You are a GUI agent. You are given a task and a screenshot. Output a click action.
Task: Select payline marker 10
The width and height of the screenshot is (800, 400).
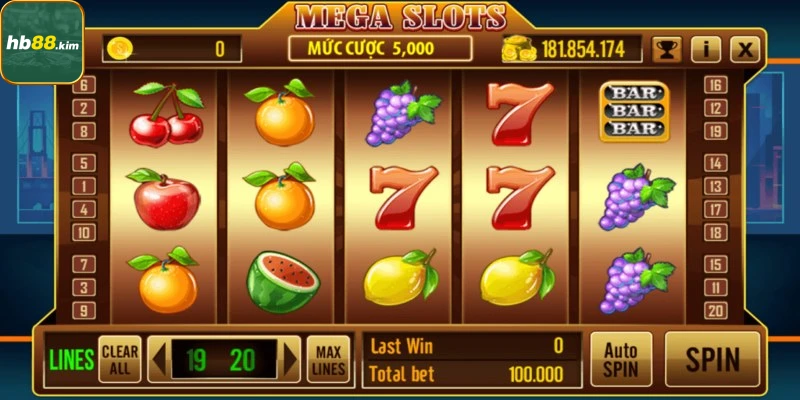[85, 233]
